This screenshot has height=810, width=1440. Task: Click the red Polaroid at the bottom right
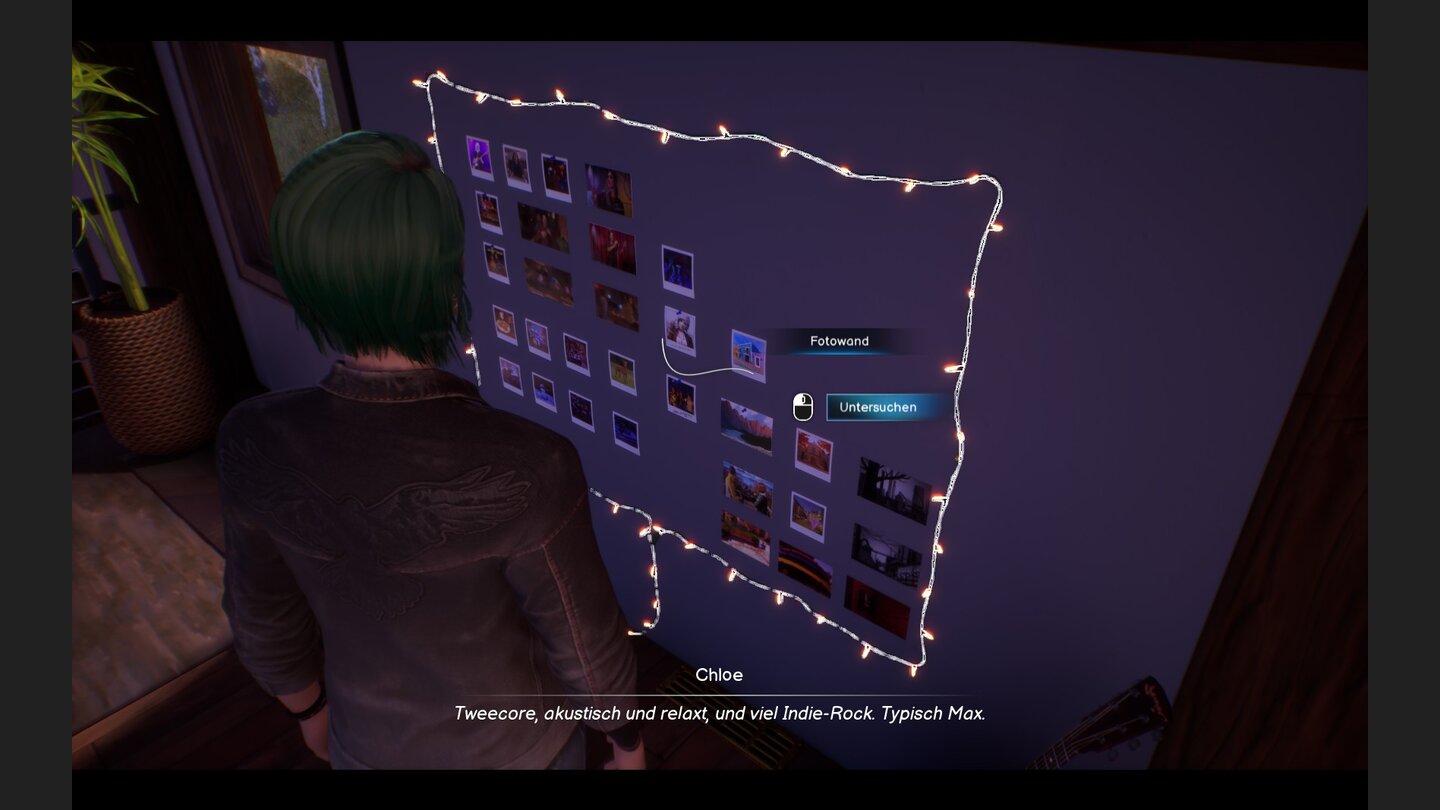[878, 598]
